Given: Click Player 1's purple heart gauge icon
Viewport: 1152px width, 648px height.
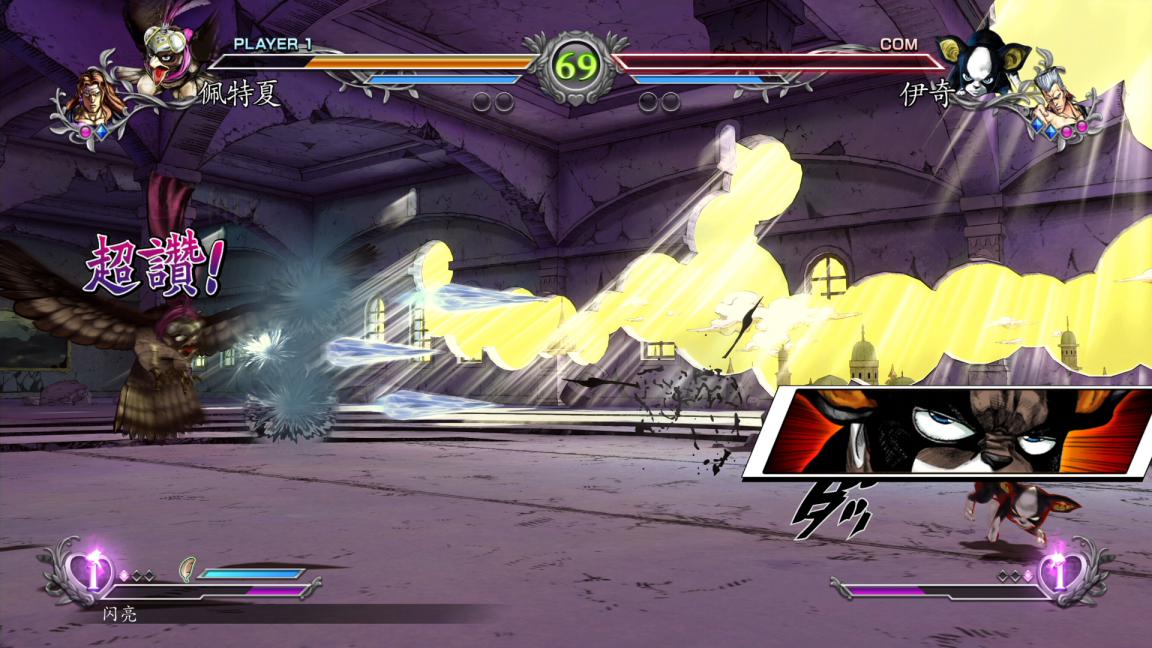Looking at the screenshot, I should pos(92,575).
